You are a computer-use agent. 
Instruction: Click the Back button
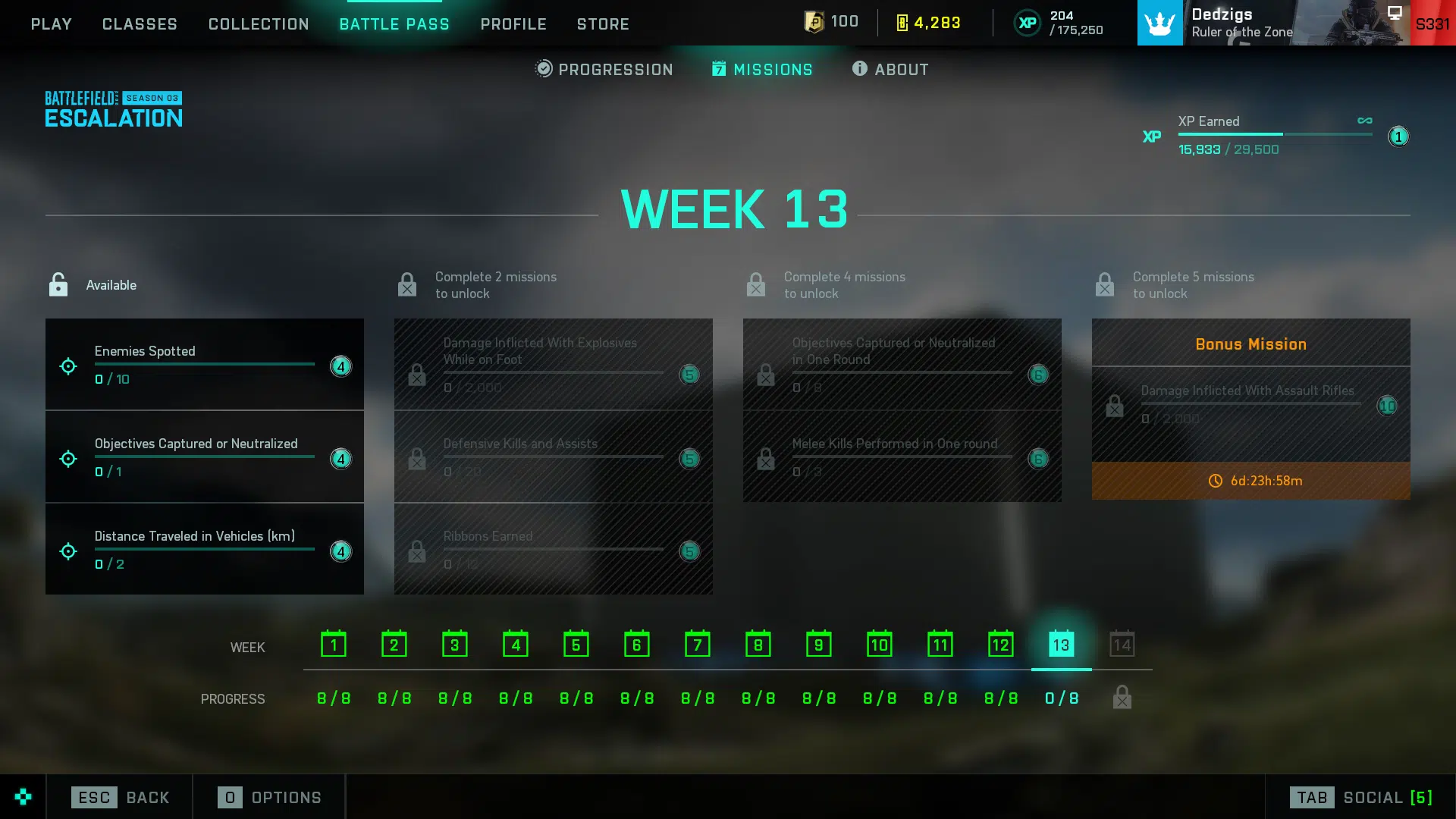pyautogui.click(x=121, y=797)
